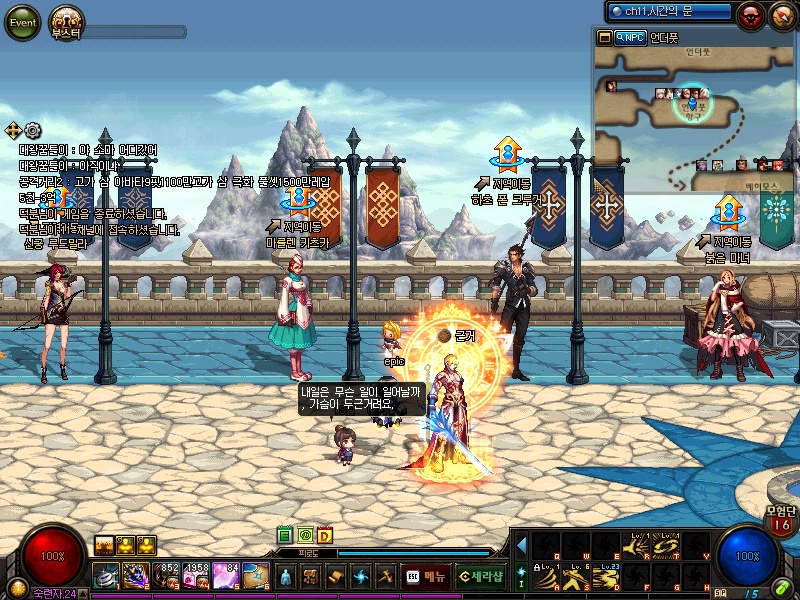Screen dimensions: 800x600
Task: Select the green square icon above the bar
Action: click(285, 535)
